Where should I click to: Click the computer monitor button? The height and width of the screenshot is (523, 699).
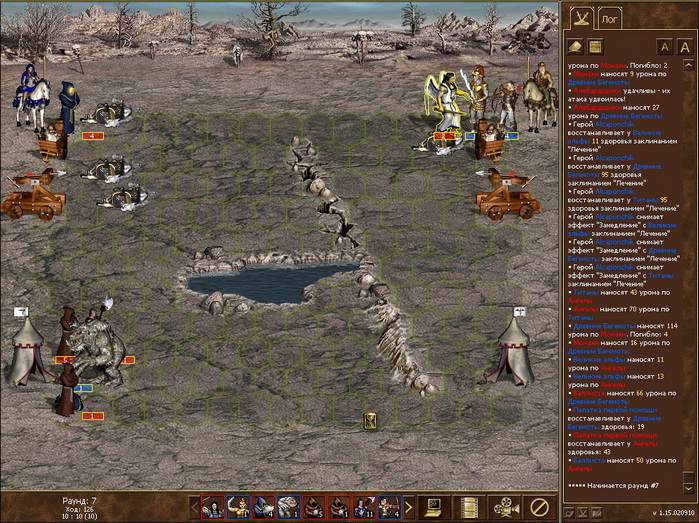coord(433,506)
